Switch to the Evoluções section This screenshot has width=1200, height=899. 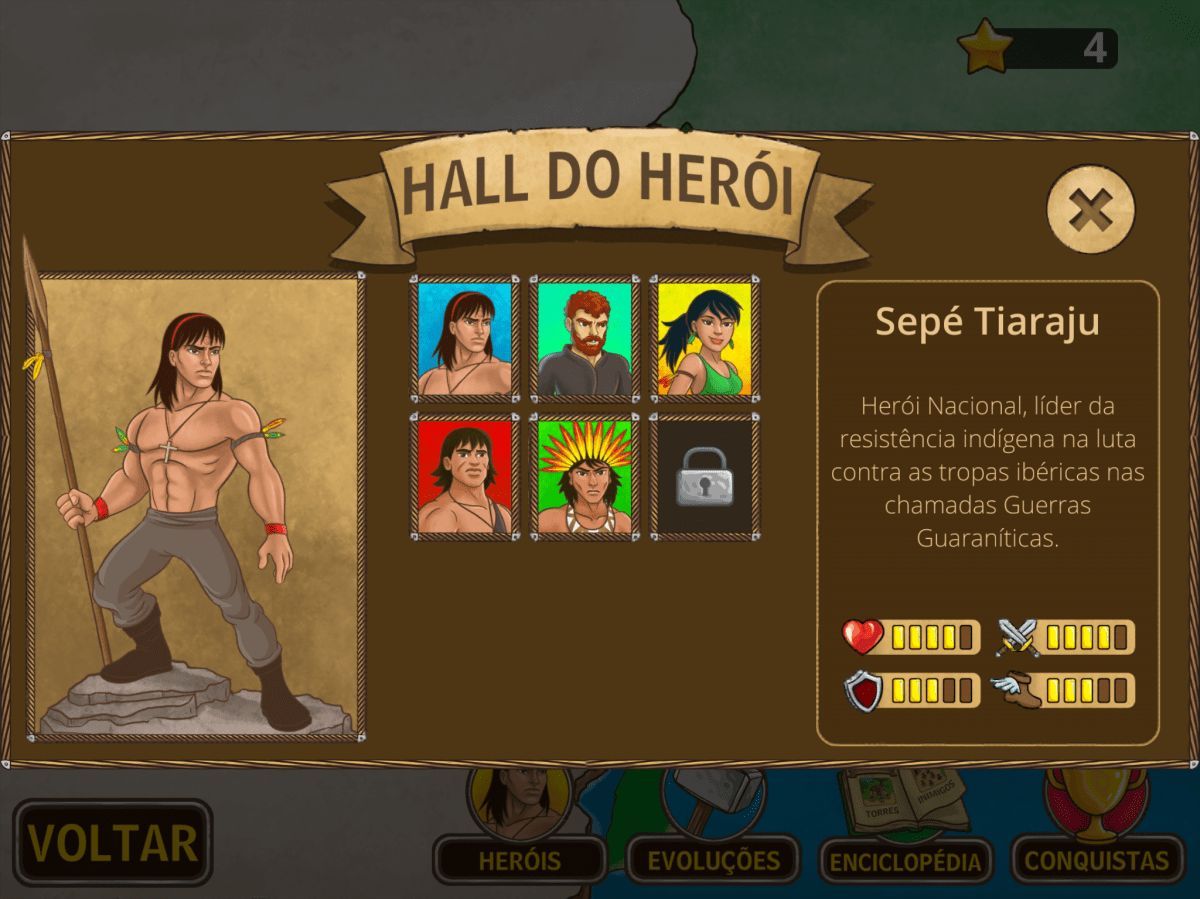click(x=713, y=858)
